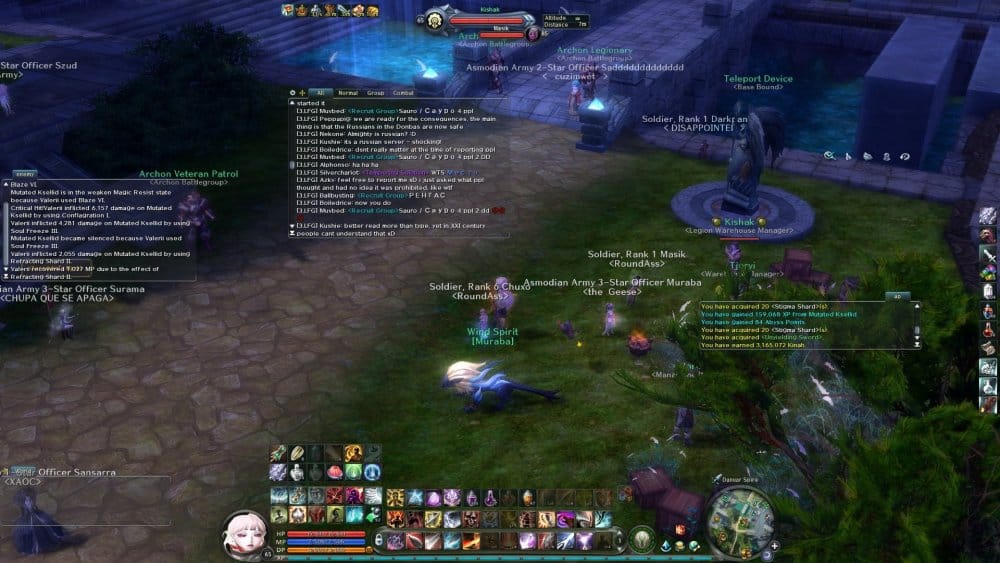Screen dimensions: 1000x563
Task: Switch to the Normal chat tab
Action: (347, 93)
